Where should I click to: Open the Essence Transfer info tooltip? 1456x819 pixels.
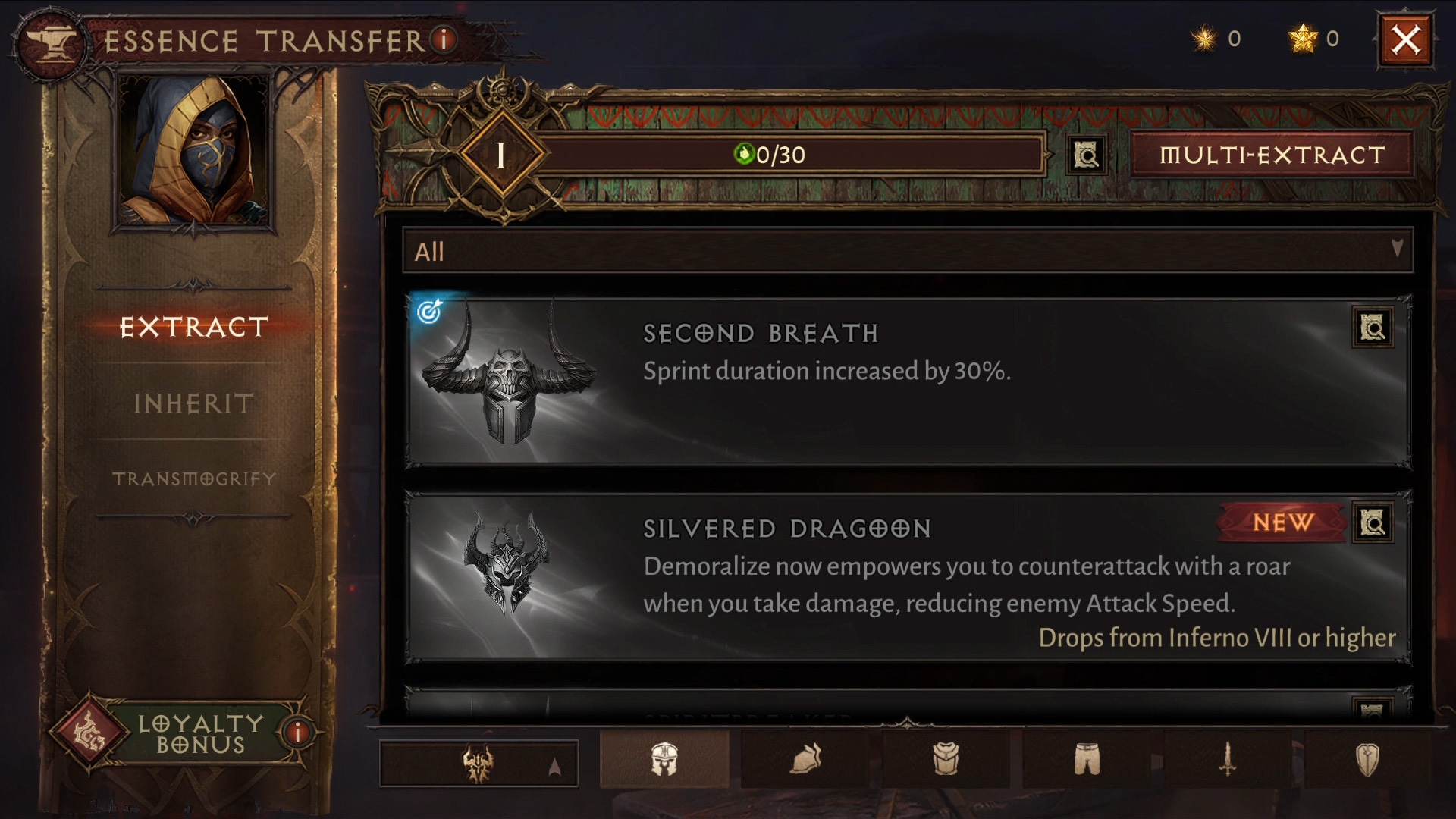444,39
